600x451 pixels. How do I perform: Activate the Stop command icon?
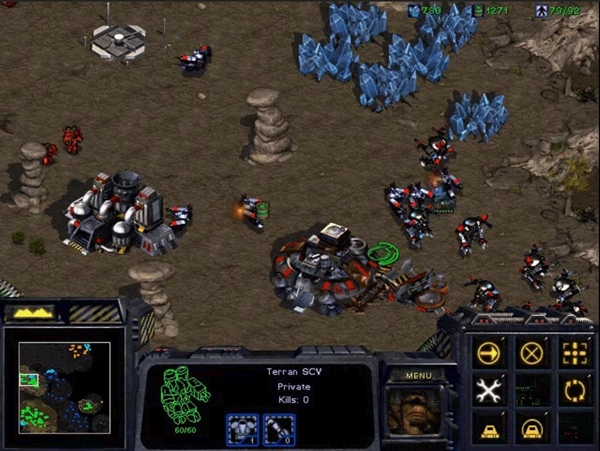click(x=532, y=353)
